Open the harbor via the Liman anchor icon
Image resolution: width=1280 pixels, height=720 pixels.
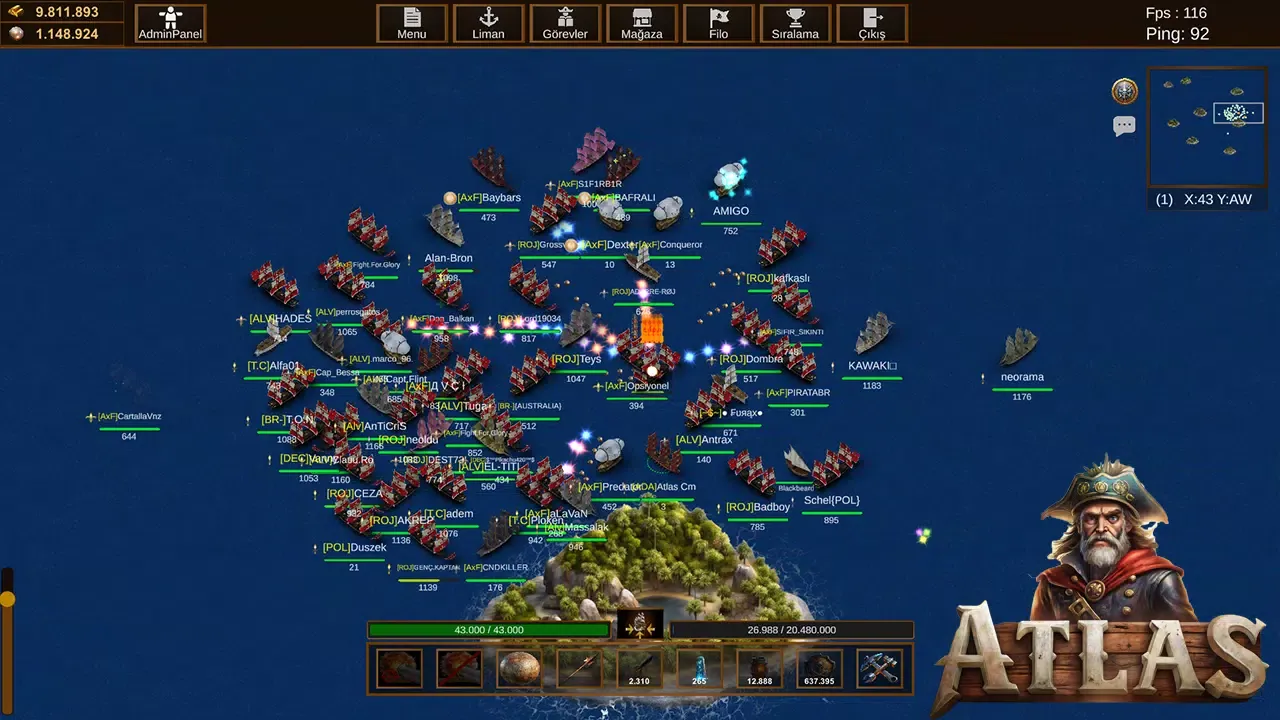pyautogui.click(x=488, y=22)
